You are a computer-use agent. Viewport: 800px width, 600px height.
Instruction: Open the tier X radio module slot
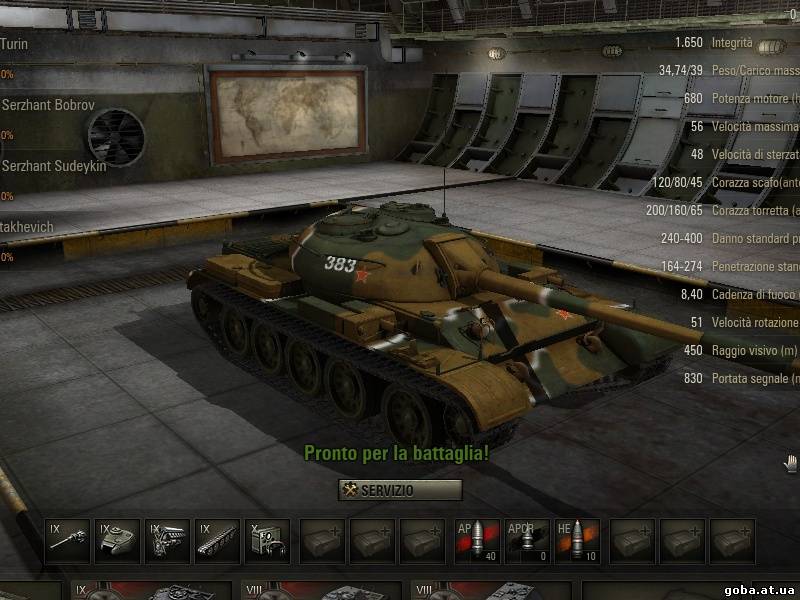[x=266, y=541]
